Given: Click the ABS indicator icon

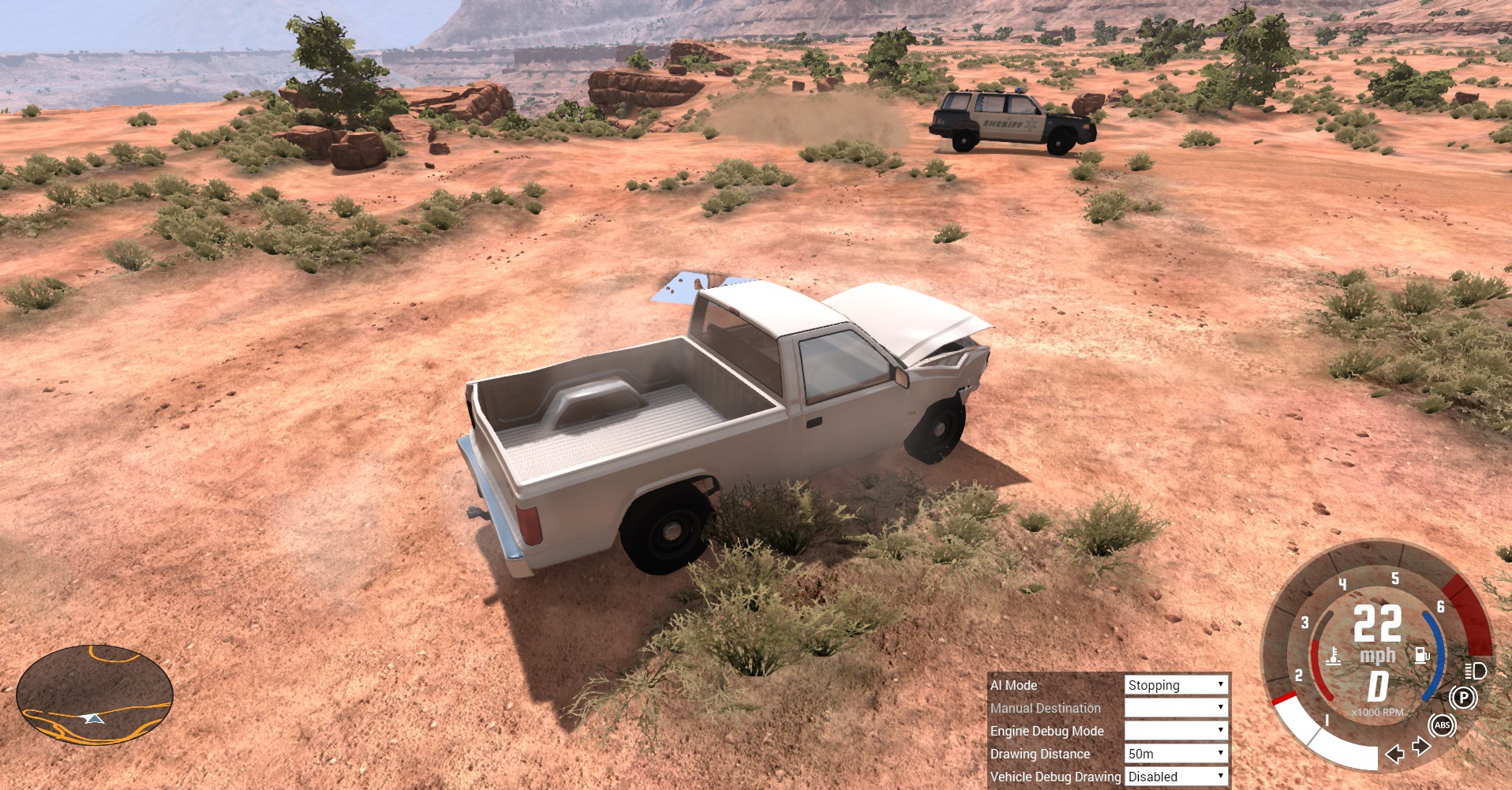Looking at the screenshot, I should [1442, 725].
